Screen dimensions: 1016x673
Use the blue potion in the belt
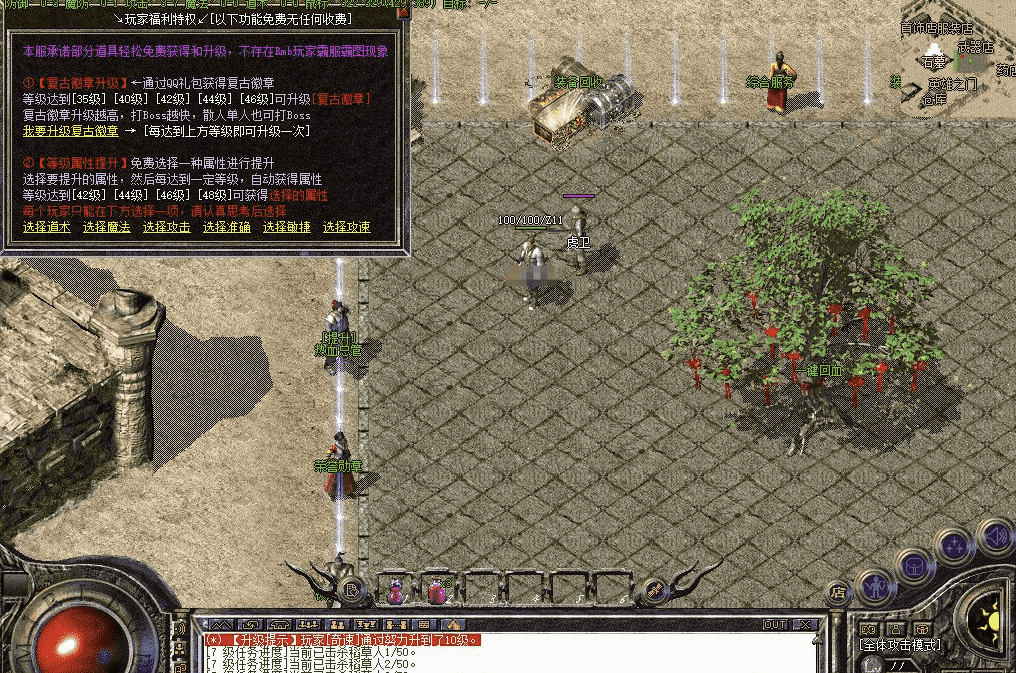click(x=396, y=591)
